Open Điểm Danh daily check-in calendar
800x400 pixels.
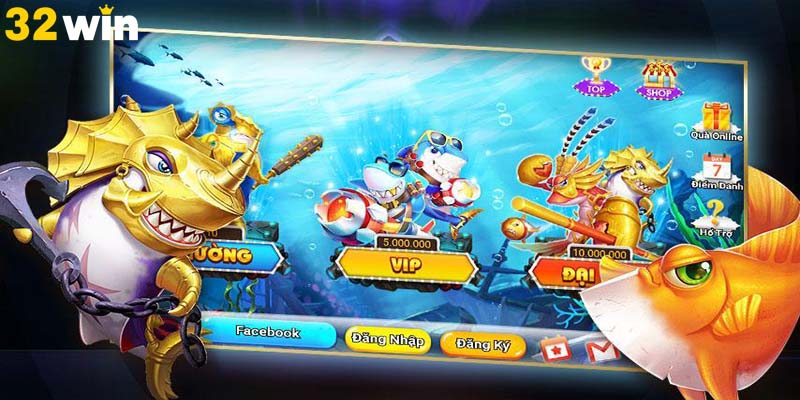715,169
